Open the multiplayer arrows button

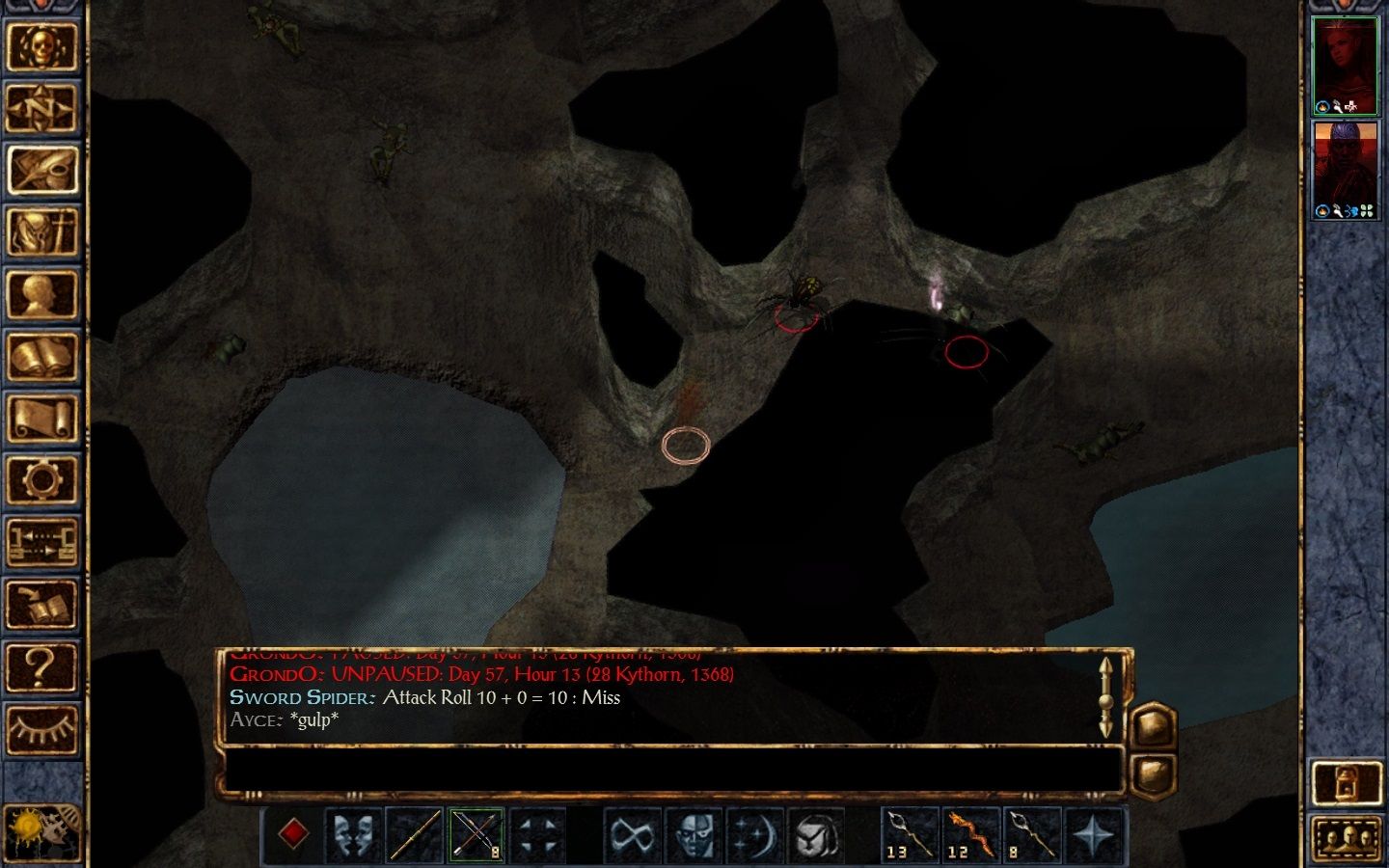(x=41, y=543)
